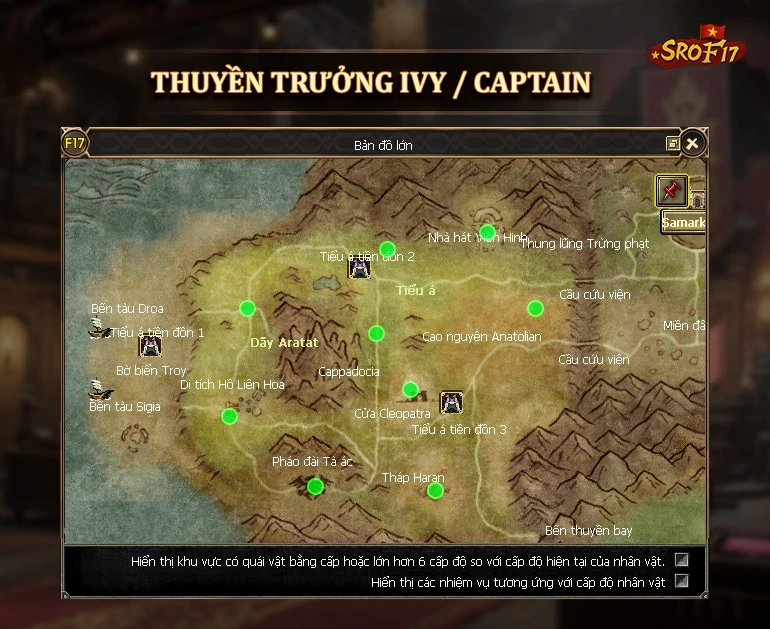Click the green marker at Pháo đài Tà ác
770x629 pixels.
click(316, 486)
